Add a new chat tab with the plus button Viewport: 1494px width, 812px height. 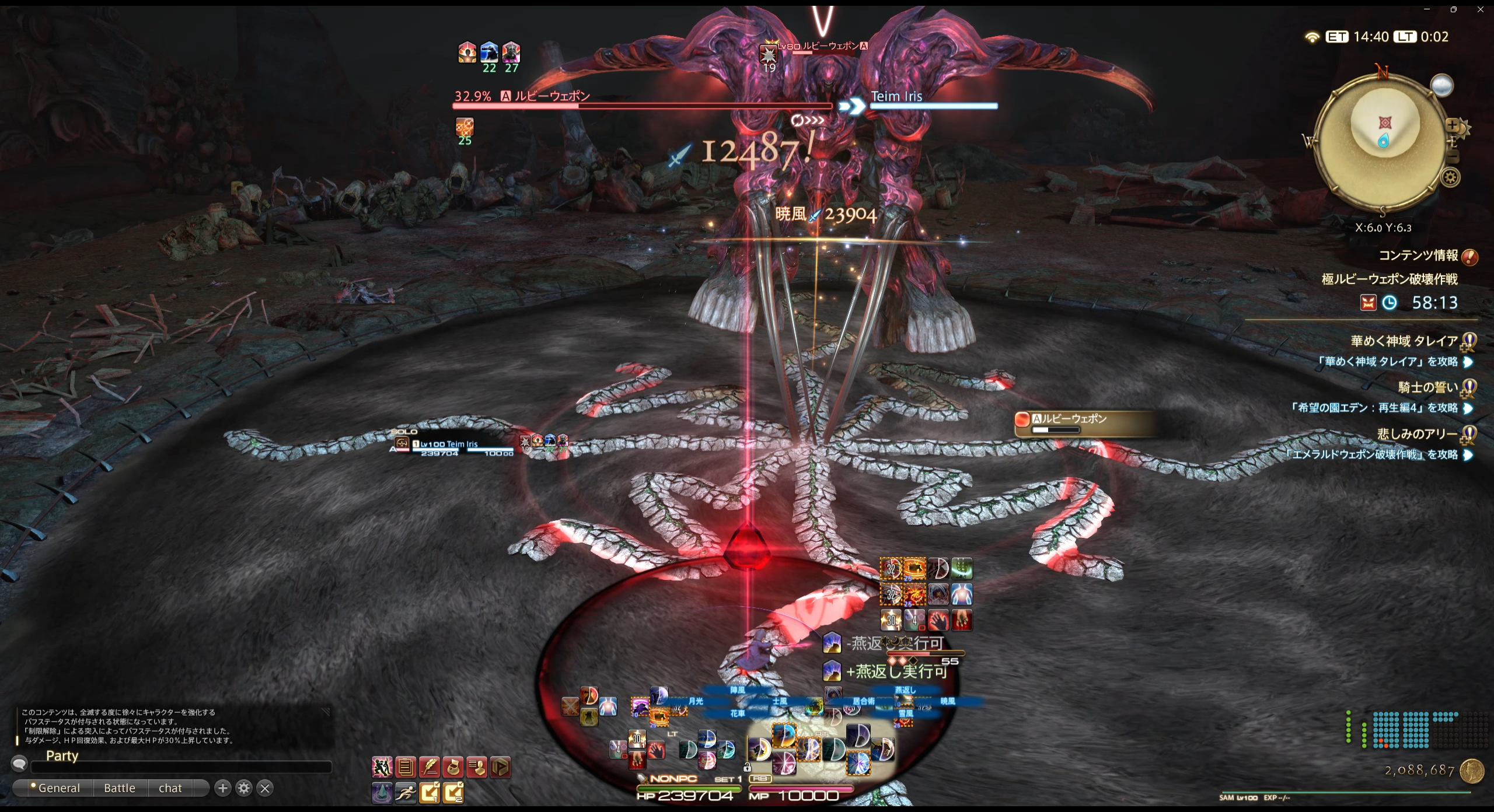(222, 788)
